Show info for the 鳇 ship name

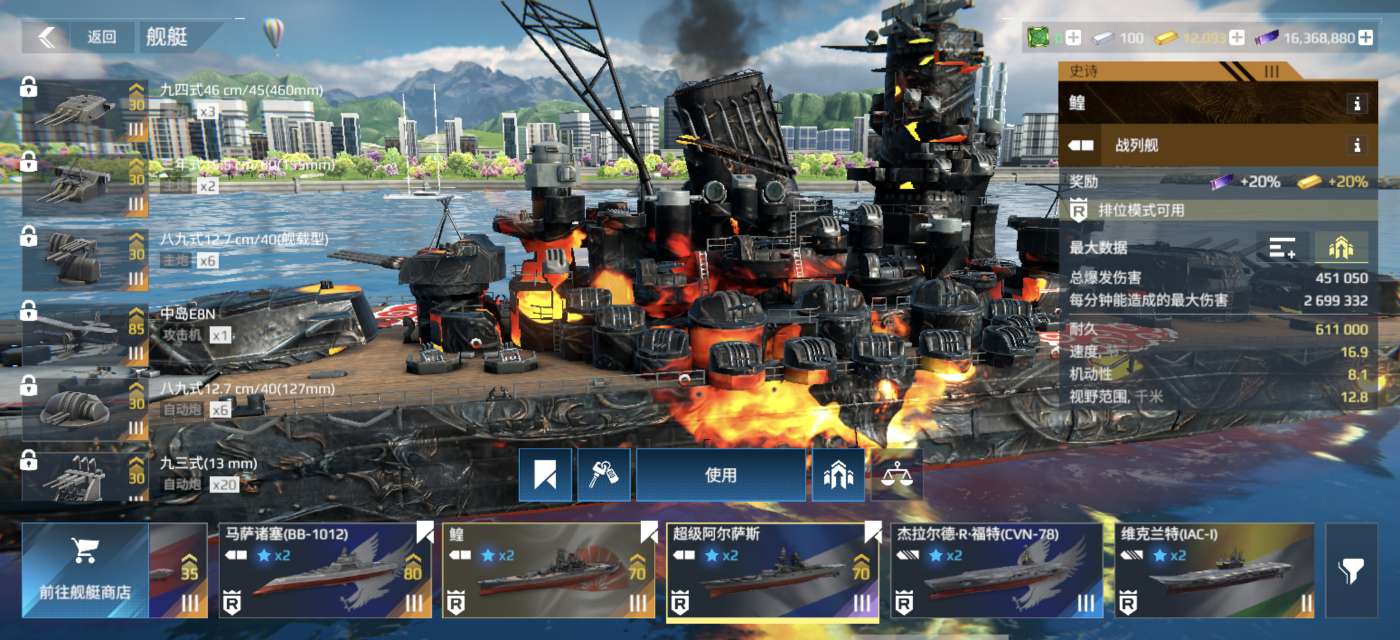click(1357, 103)
